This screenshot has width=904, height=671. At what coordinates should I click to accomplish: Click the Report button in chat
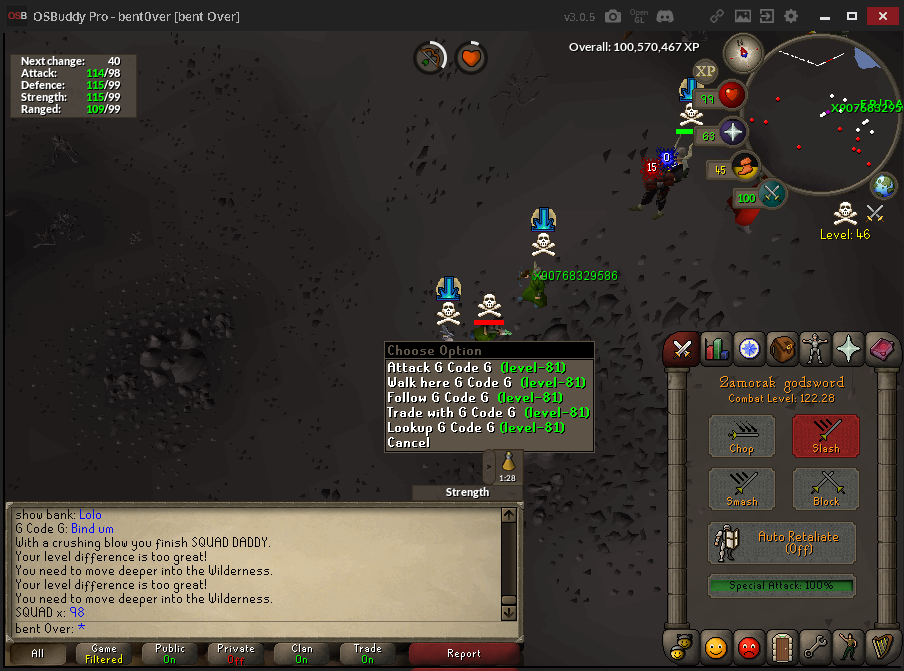464,654
